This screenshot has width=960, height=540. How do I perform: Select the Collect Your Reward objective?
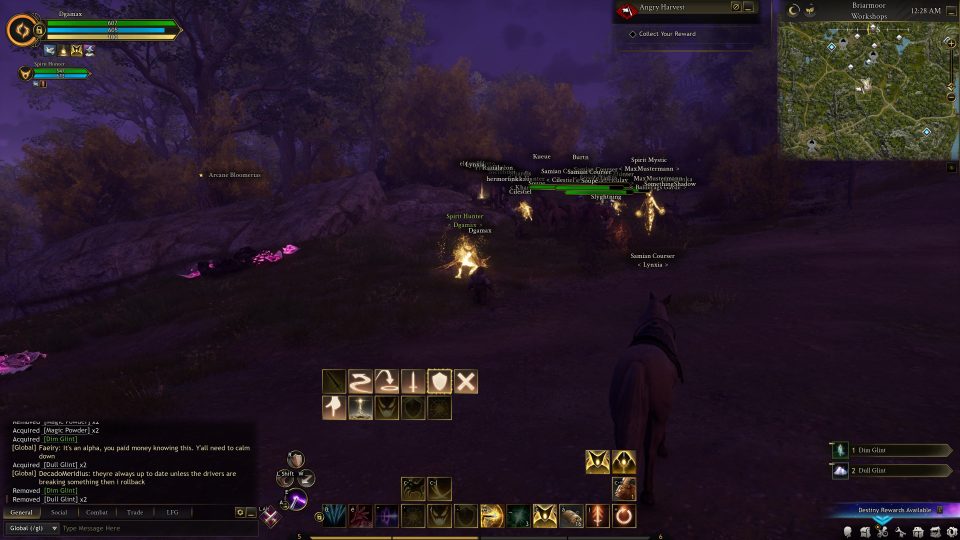click(x=668, y=34)
